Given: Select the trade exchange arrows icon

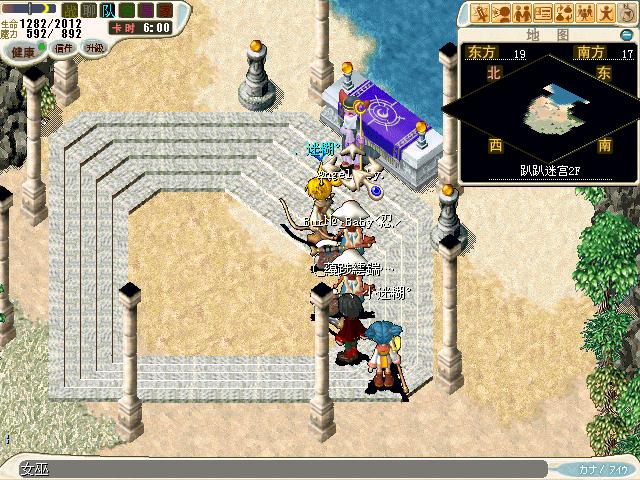Looking at the screenshot, I should (564, 13).
